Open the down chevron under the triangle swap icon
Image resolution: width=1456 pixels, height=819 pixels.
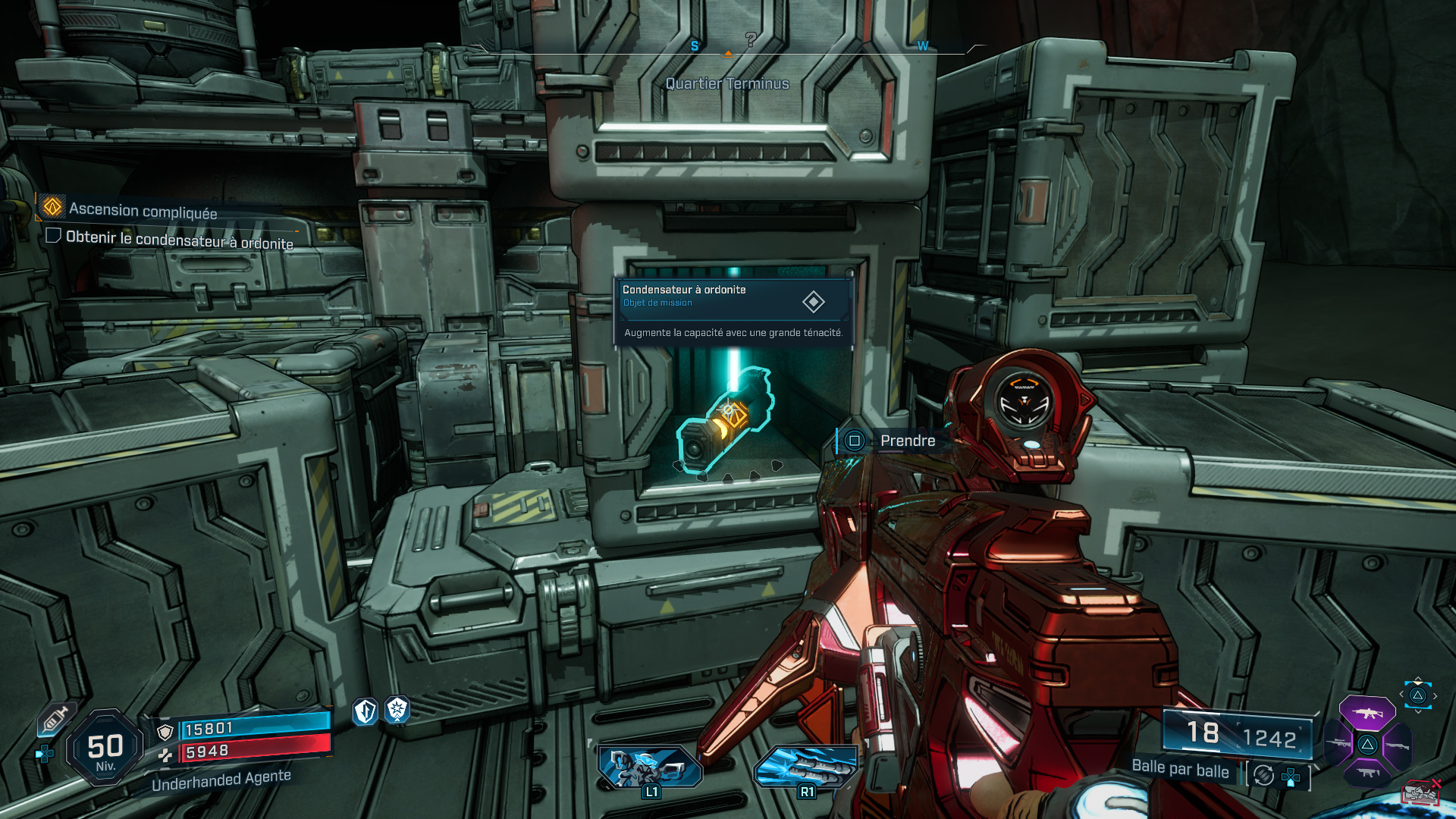click(x=1417, y=711)
